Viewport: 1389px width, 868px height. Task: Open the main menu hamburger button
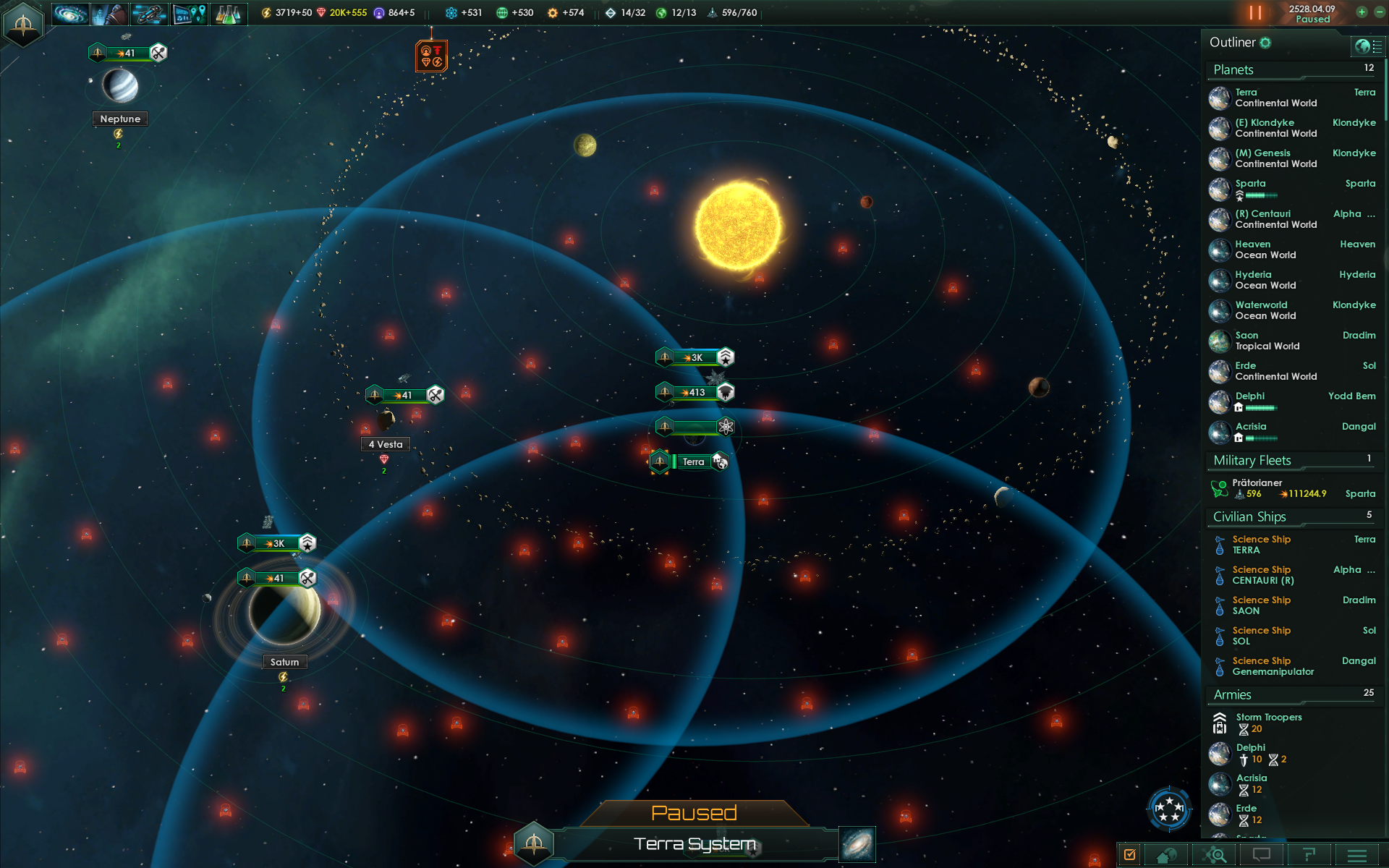[x=1357, y=855]
